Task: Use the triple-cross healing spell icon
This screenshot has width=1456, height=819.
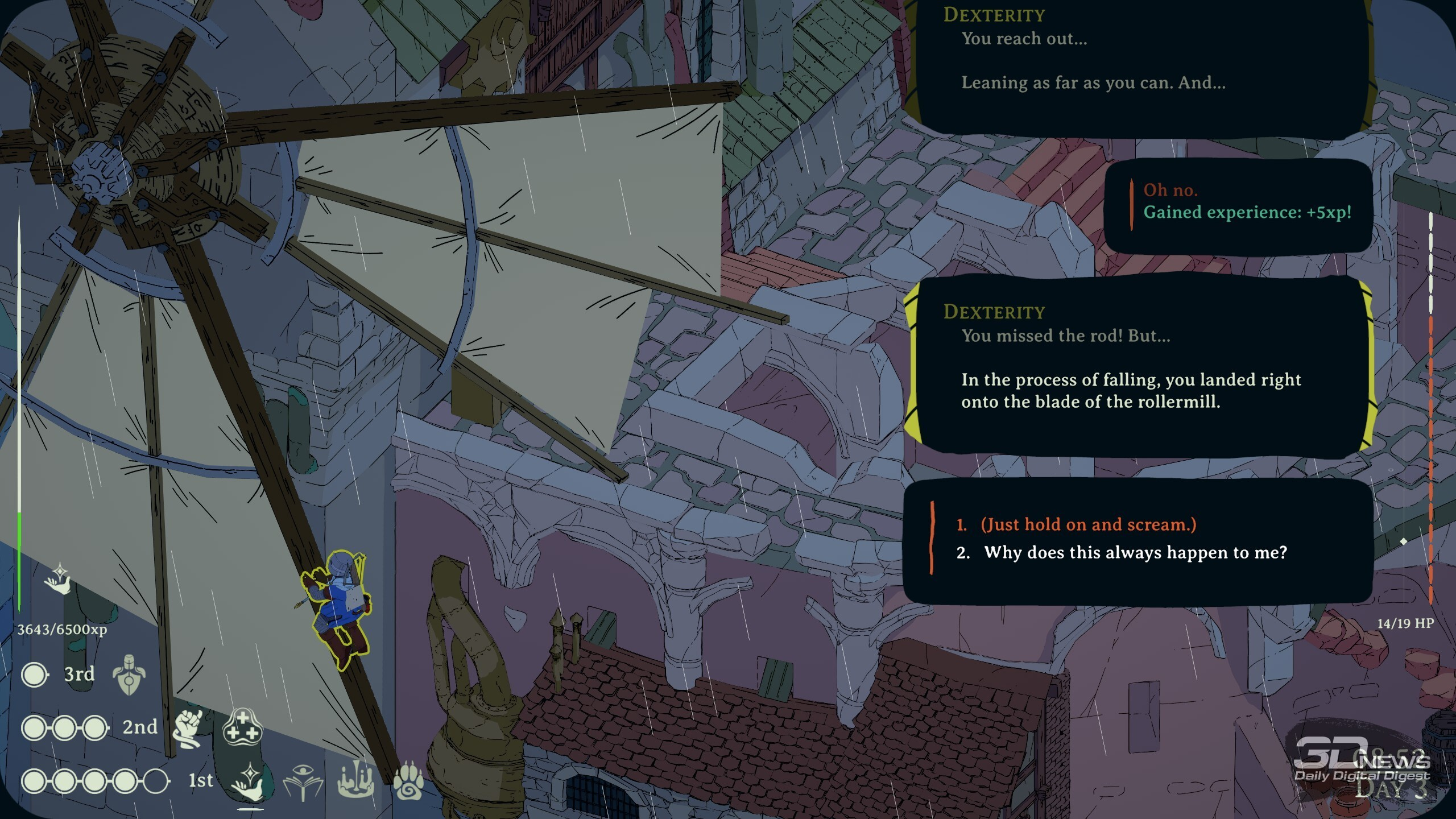Action: [x=242, y=727]
